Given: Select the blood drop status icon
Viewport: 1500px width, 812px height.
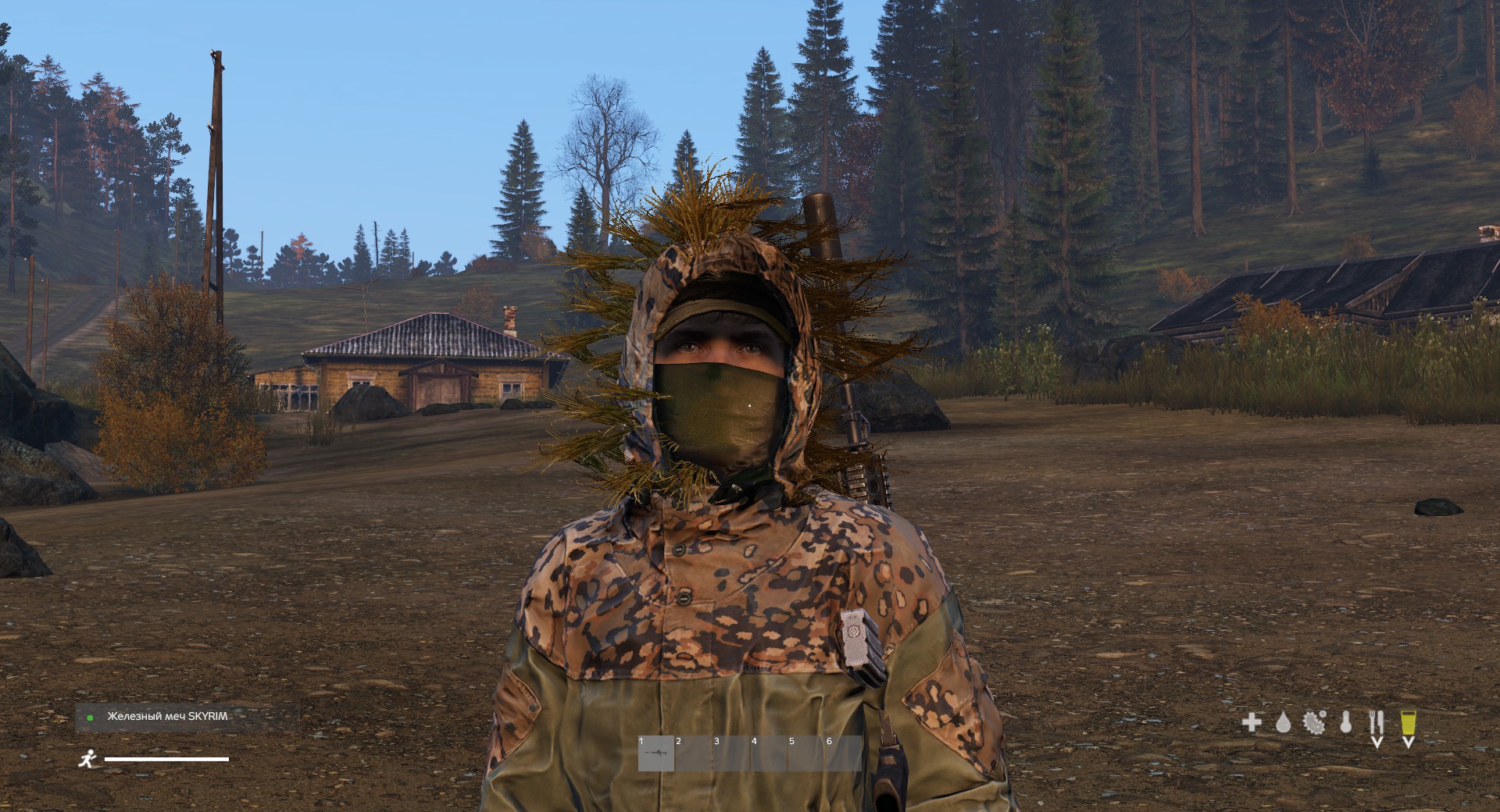Looking at the screenshot, I should [1284, 722].
